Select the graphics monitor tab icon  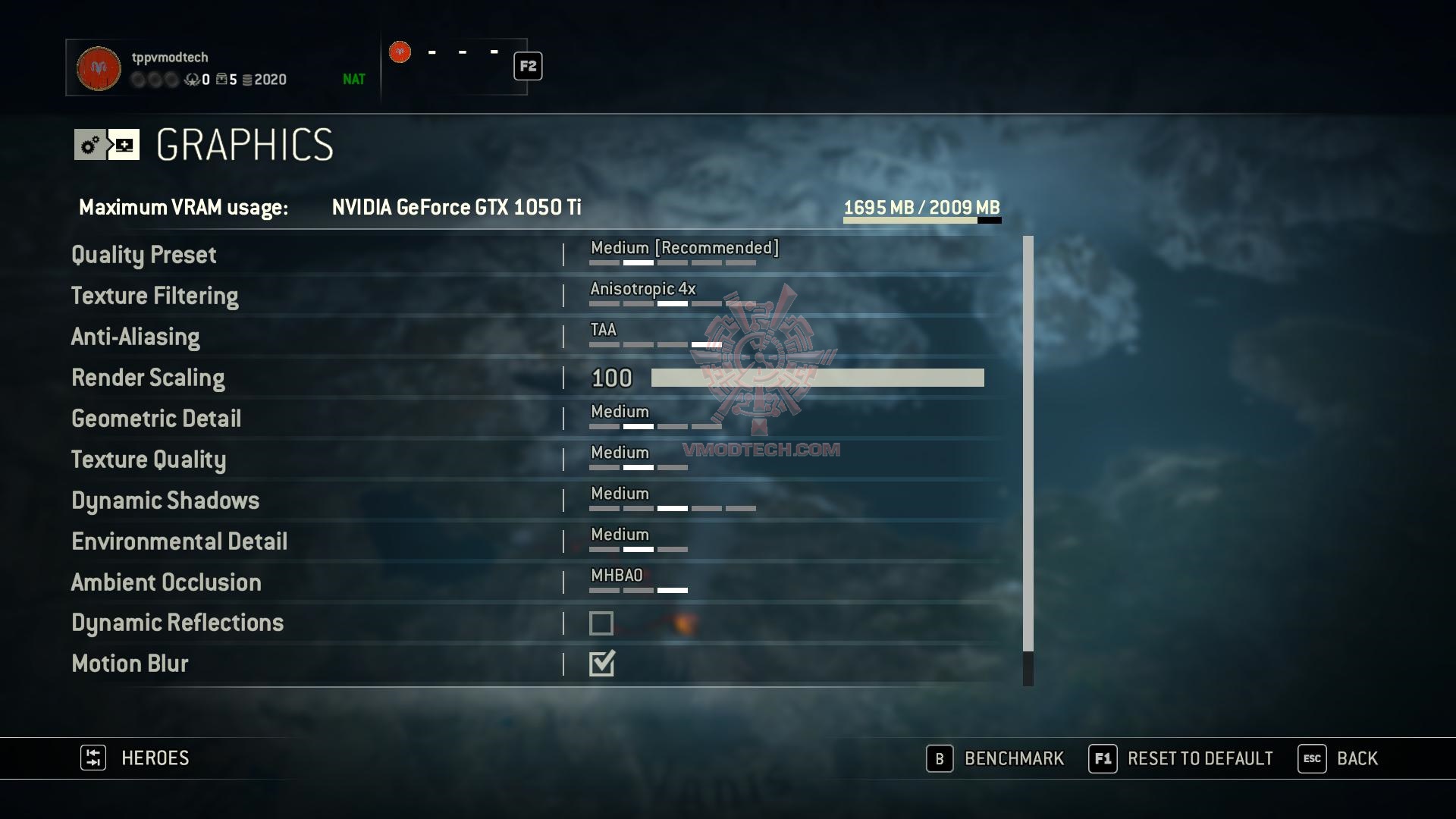(124, 144)
